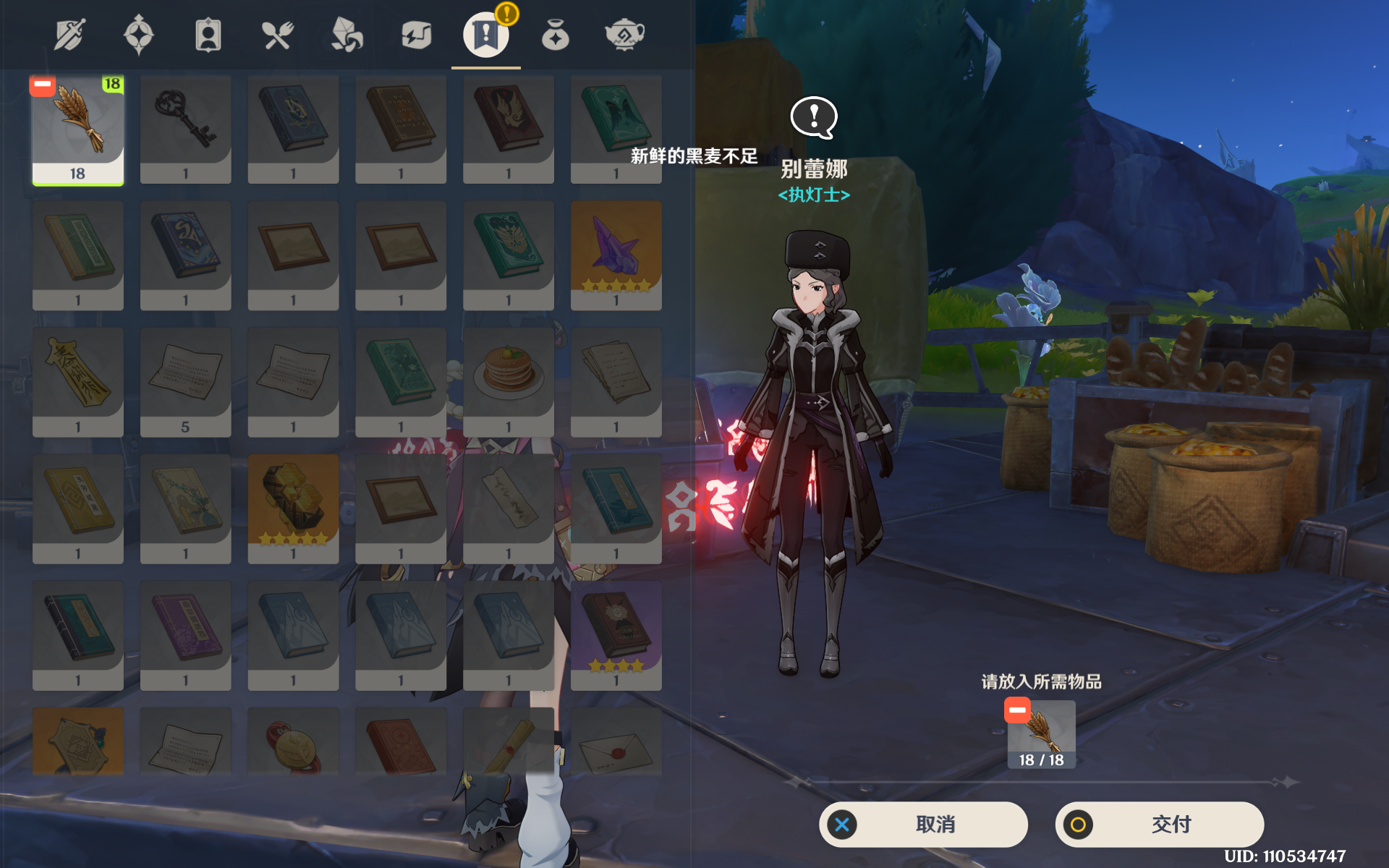Open the food tab with fork icon

pyautogui.click(x=277, y=35)
